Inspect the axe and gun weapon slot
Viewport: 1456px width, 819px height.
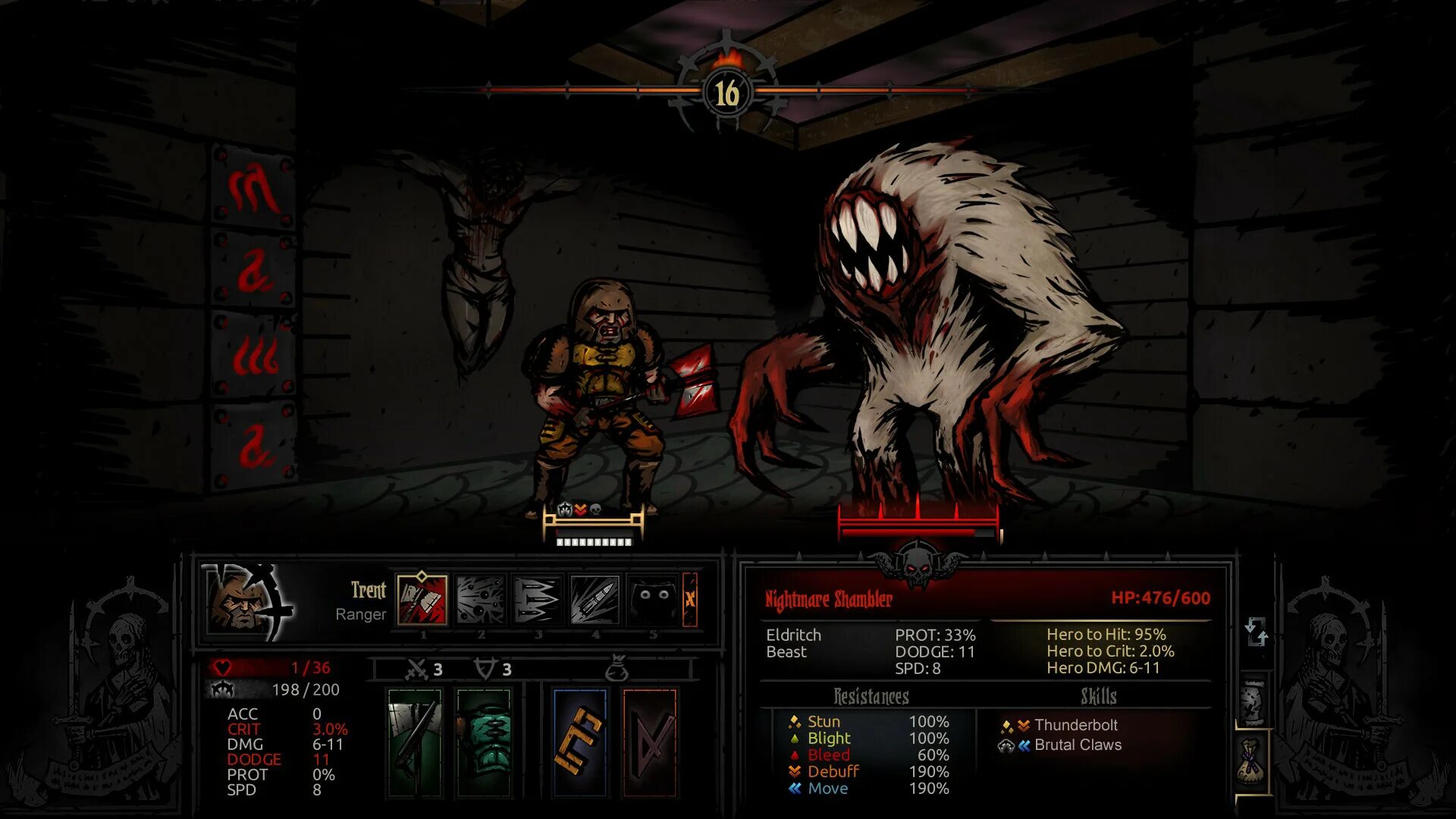(x=414, y=742)
